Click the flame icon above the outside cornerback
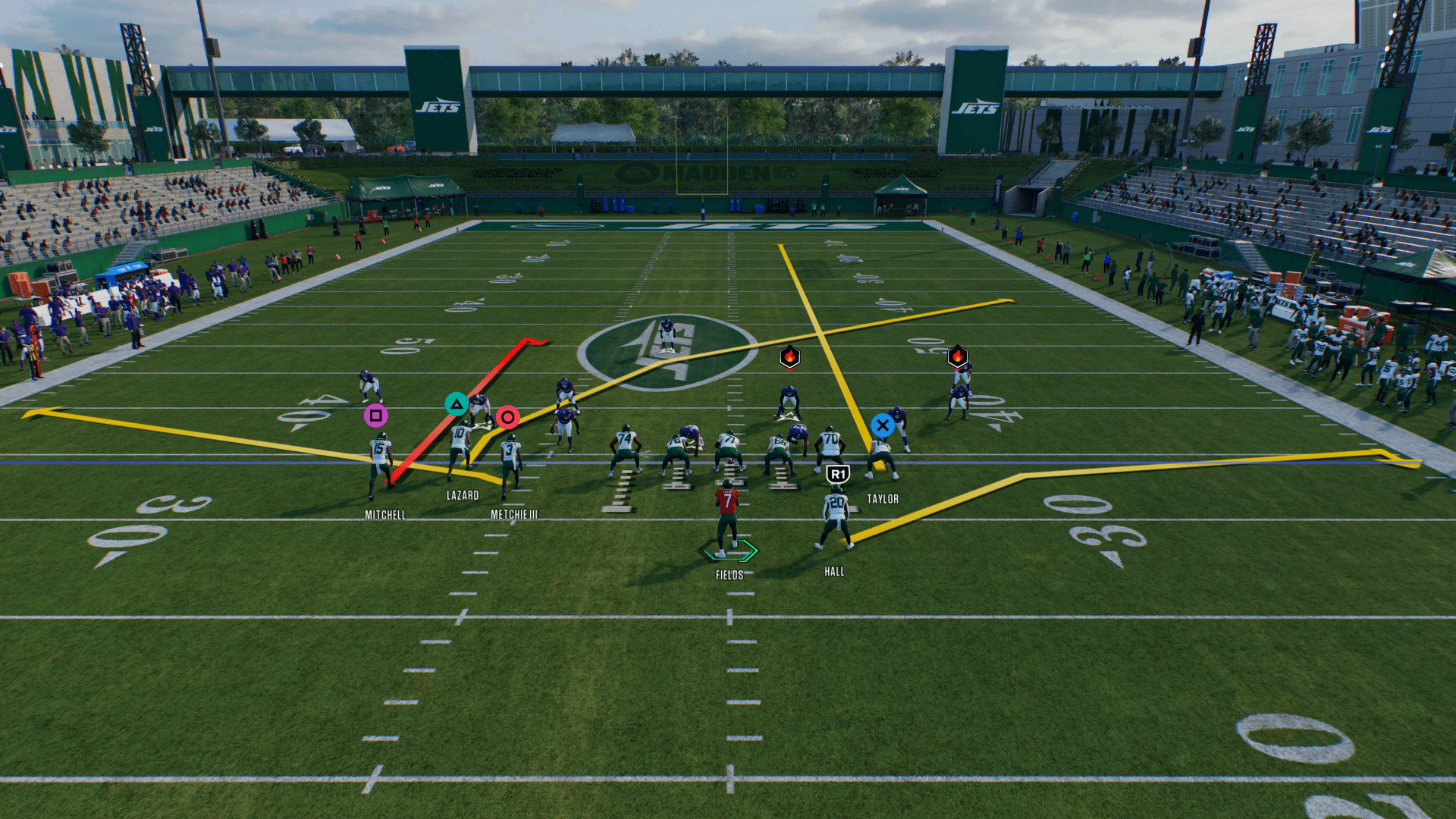The height and width of the screenshot is (819, 1456). [957, 356]
